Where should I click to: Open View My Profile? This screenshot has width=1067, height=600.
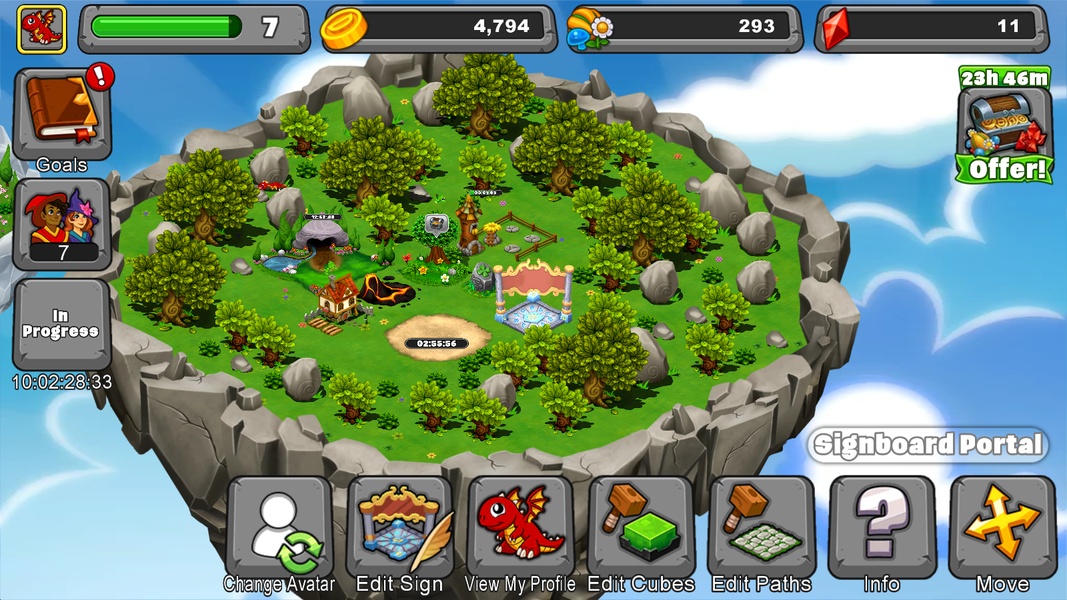pyautogui.click(x=520, y=528)
